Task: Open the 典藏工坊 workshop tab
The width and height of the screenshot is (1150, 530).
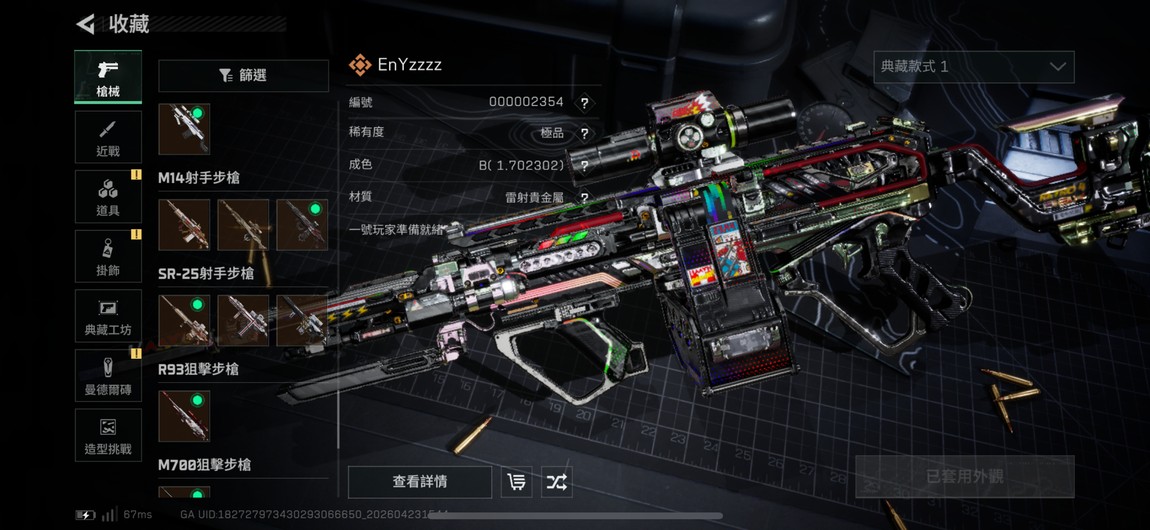Action: coord(108,316)
